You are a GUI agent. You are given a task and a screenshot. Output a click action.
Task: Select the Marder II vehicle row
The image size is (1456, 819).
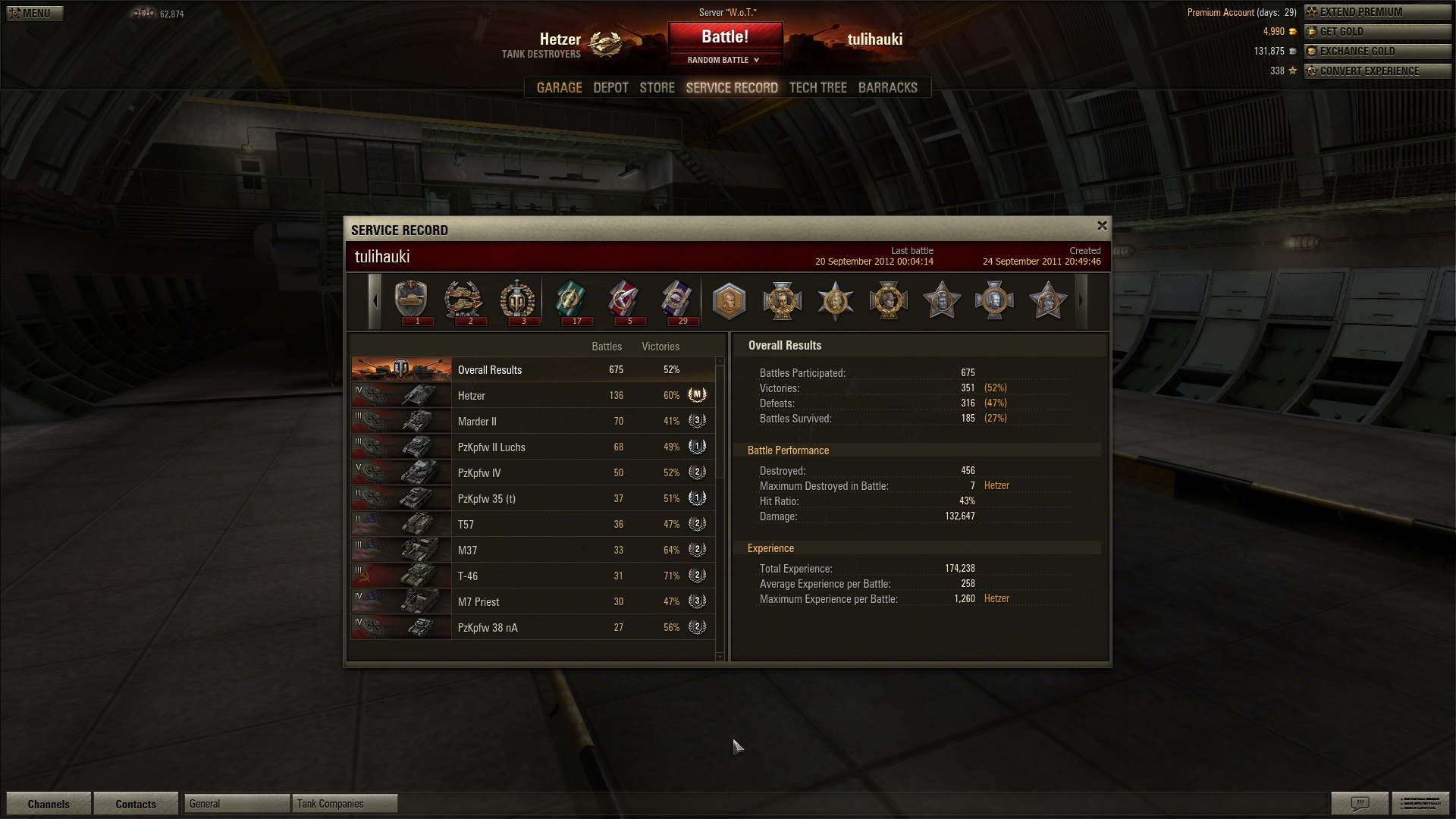(x=531, y=422)
